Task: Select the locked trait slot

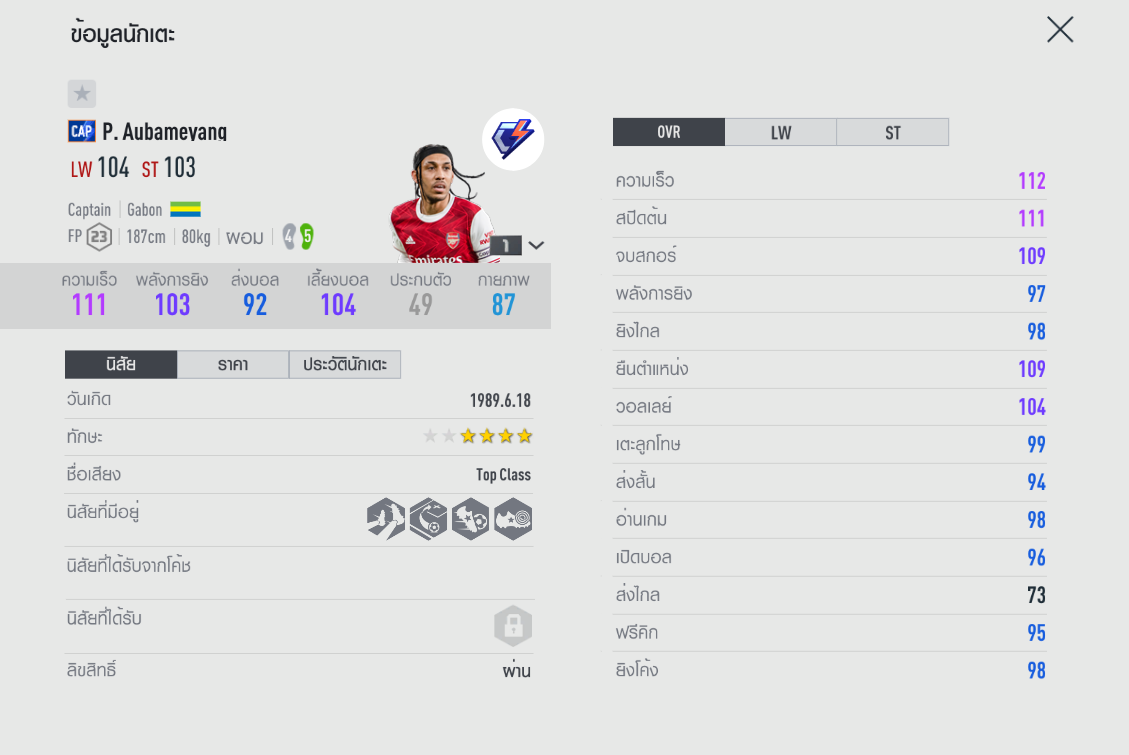Action: (513, 627)
